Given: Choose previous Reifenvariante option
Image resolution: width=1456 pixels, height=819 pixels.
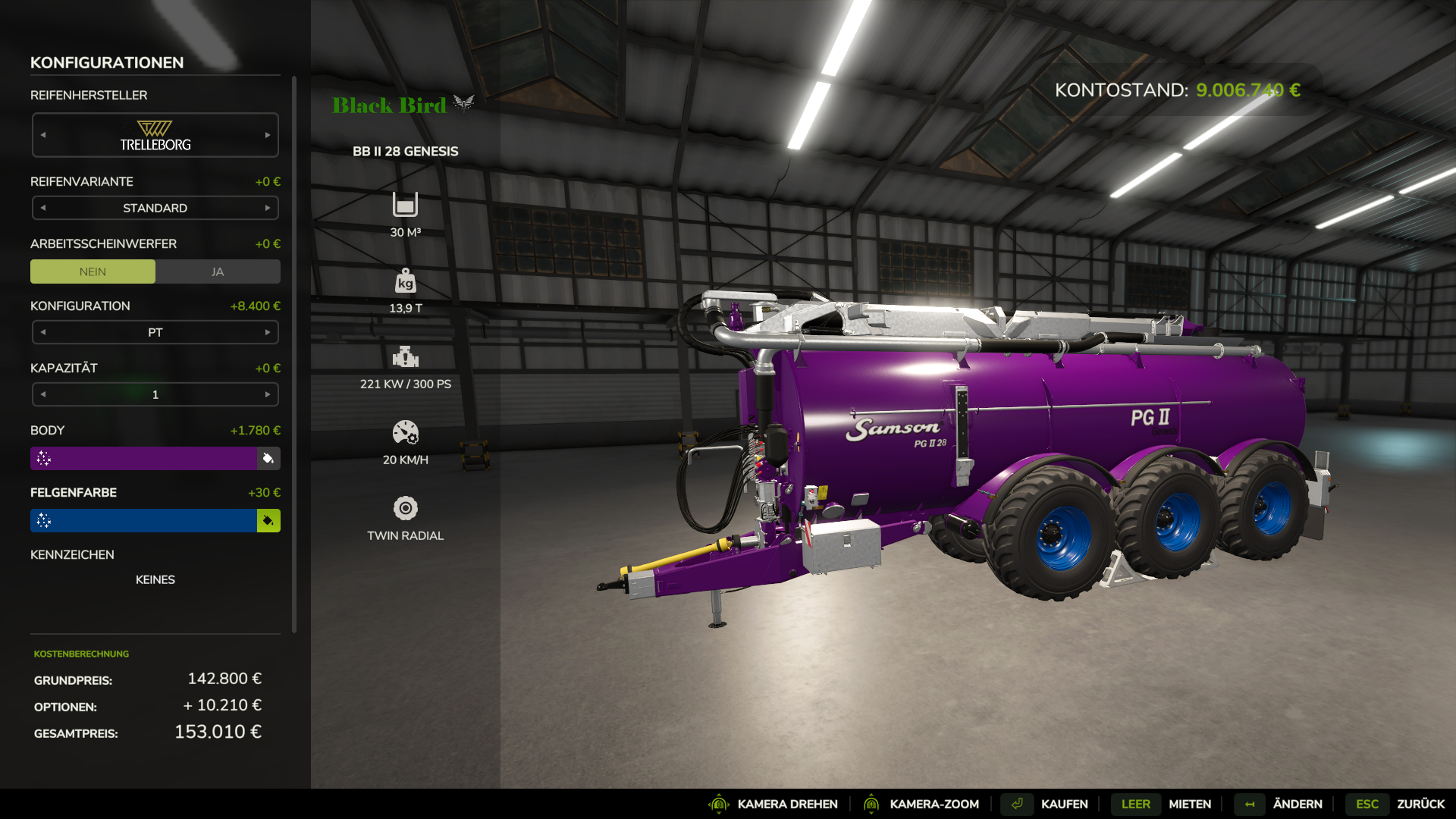Looking at the screenshot, I should click(x=43, y=208).
